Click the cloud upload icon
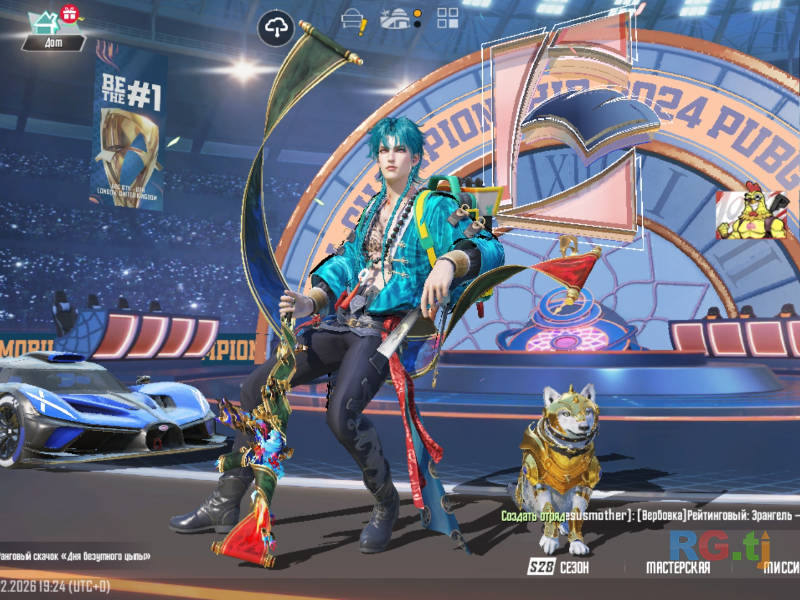The image size is (800, 600). (x=276, y=27)
